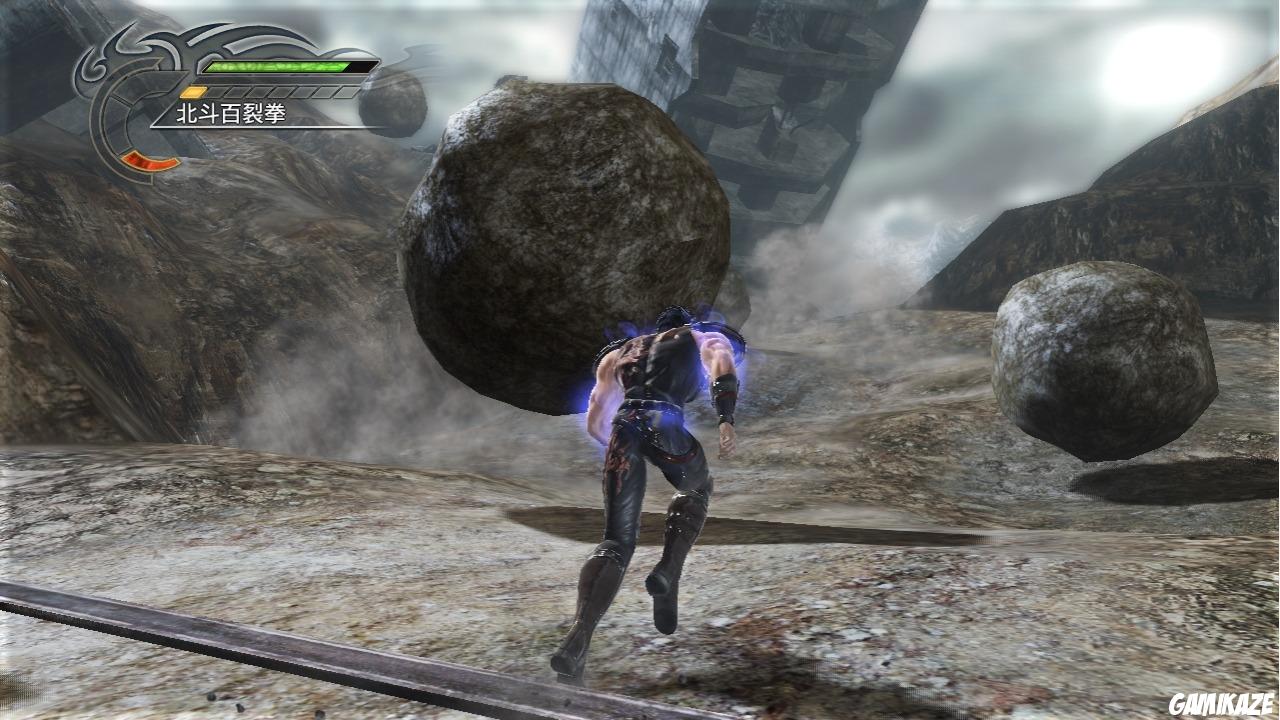Enable the filled yellow gauge block
Screen dimensions: 1280x720
pyautogui.click(x=192, y=91)
